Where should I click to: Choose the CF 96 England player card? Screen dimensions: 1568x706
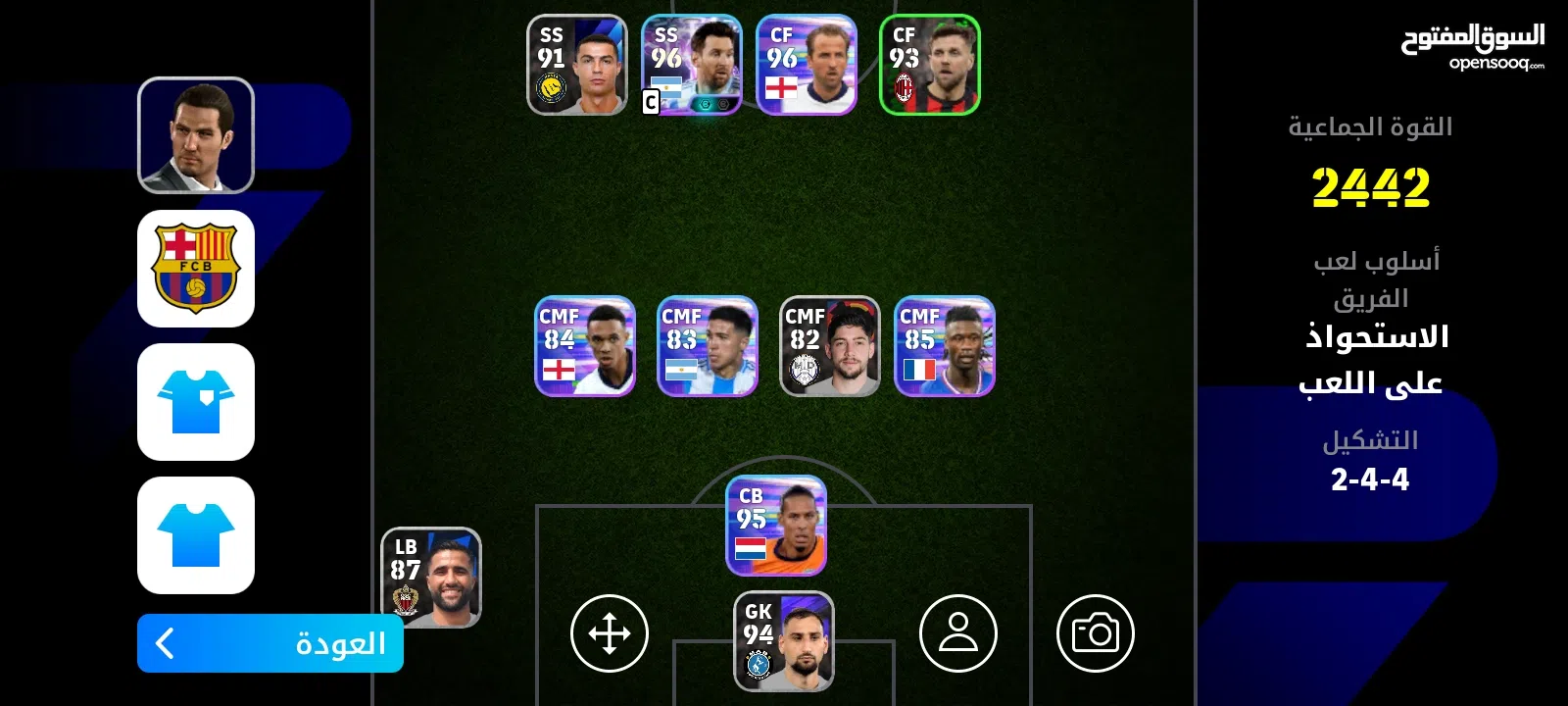coord(807,65)
